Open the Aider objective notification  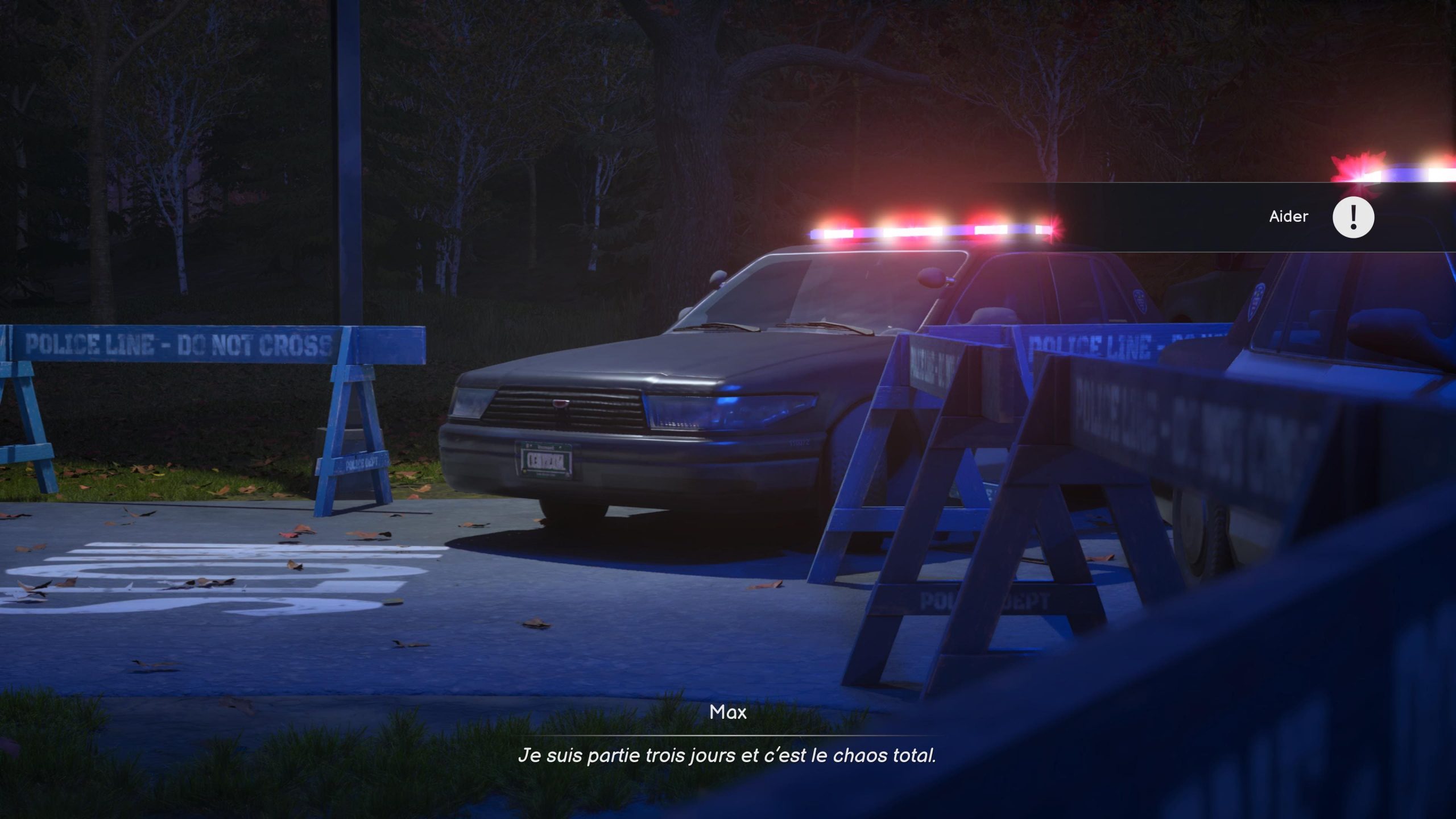click(1288, 217)
